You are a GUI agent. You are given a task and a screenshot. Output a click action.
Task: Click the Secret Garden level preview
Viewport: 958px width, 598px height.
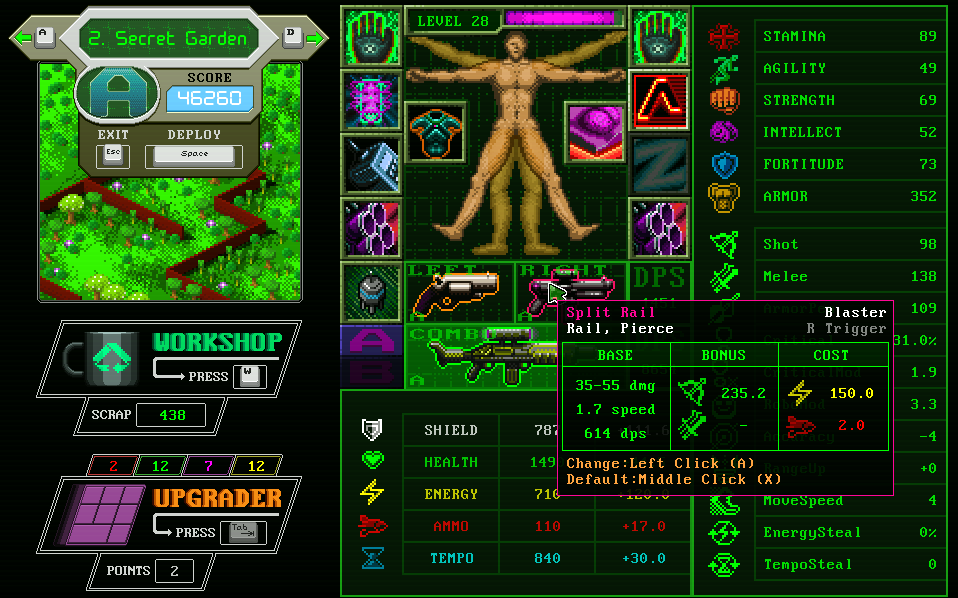tap(170, 240)
